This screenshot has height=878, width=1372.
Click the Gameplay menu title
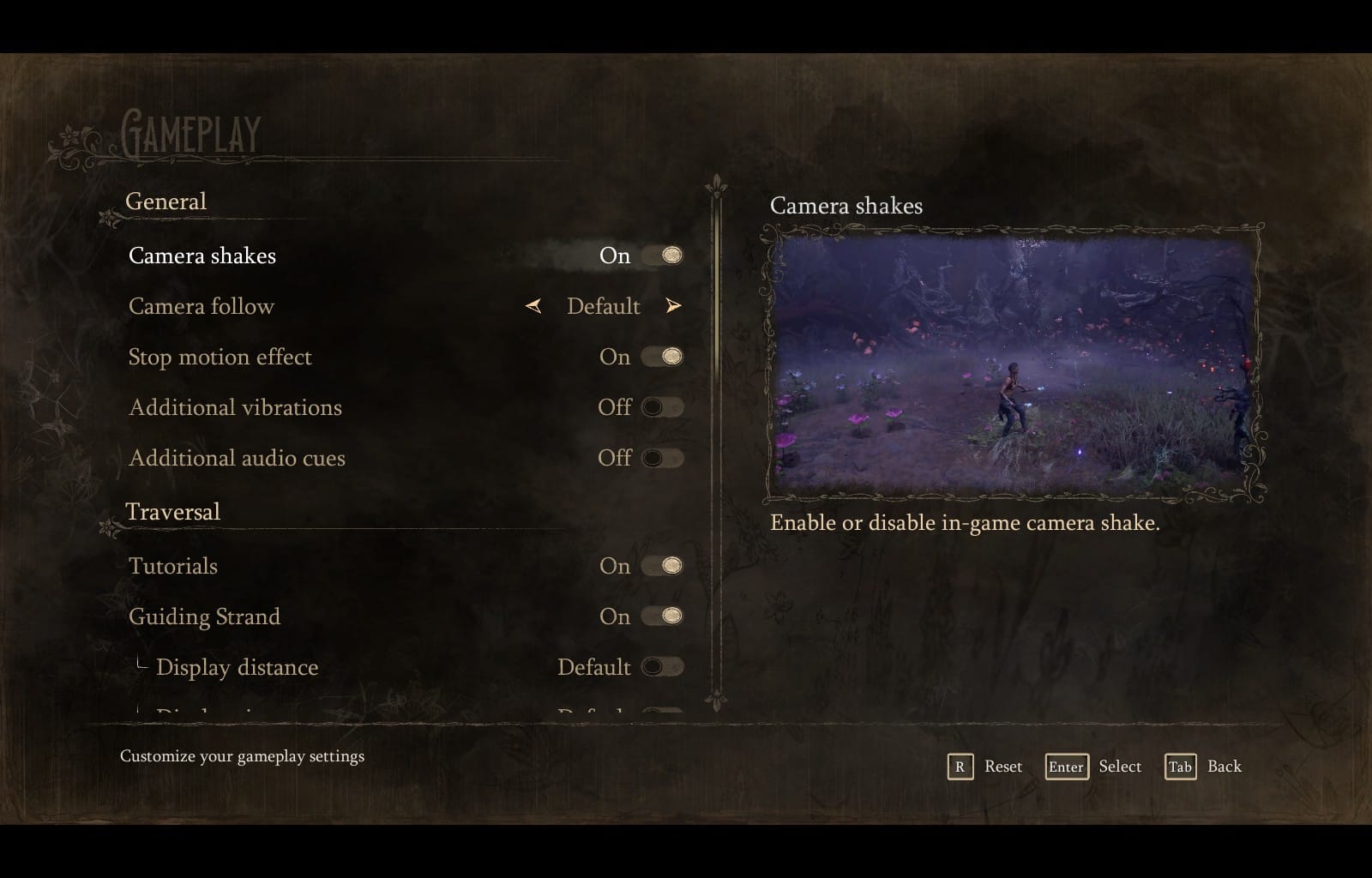coord(190,134)
